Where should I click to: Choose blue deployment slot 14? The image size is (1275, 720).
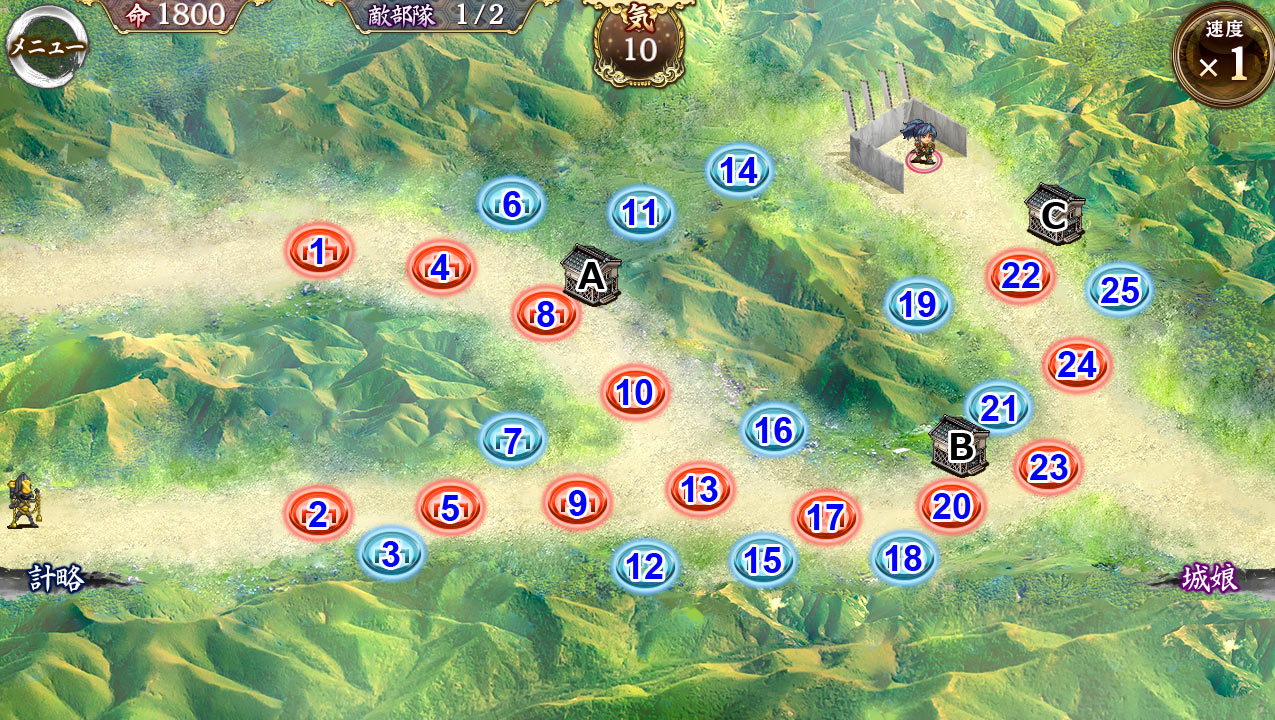pos(739,172)
